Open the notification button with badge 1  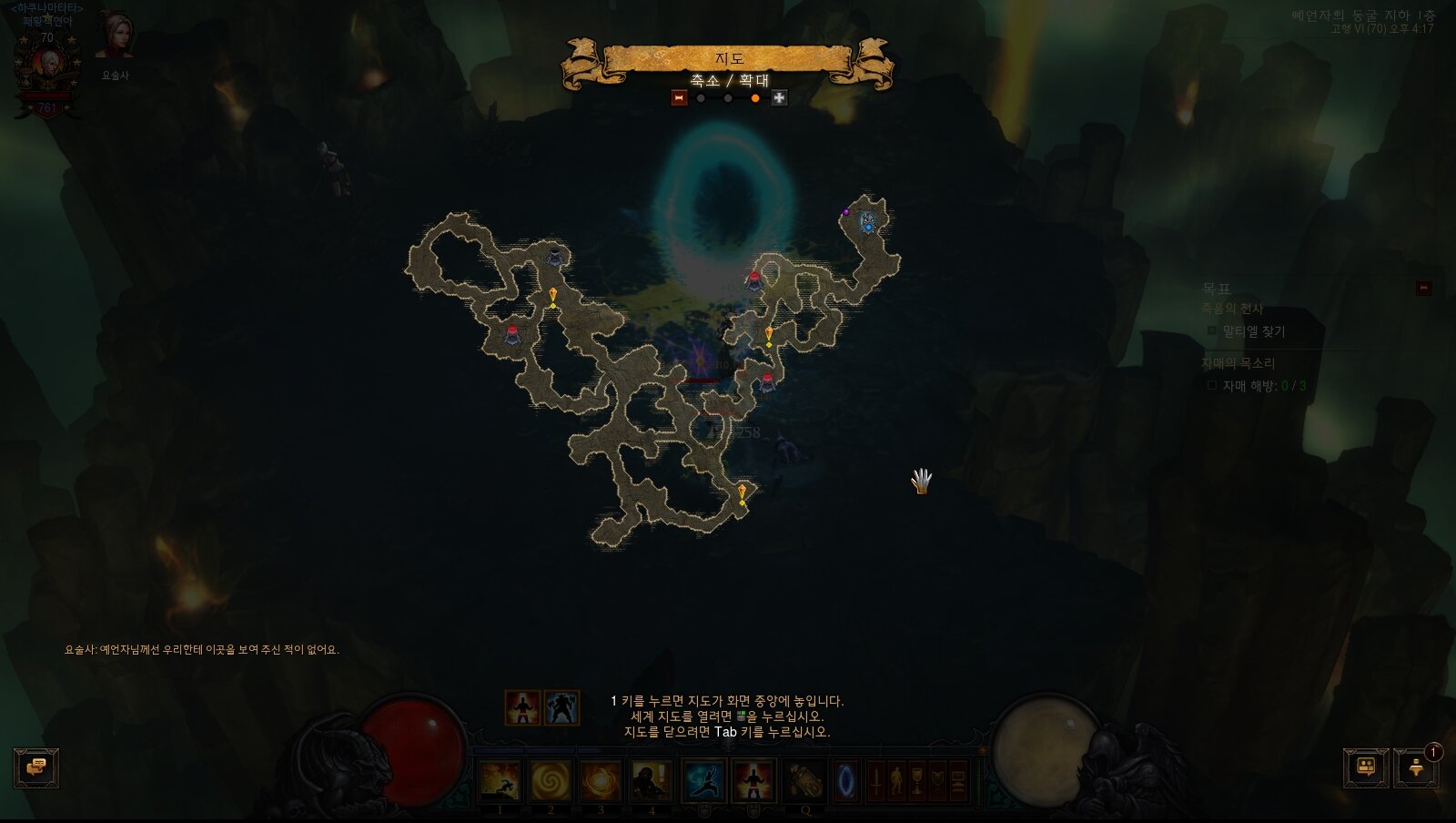[x=1416, y=768]
